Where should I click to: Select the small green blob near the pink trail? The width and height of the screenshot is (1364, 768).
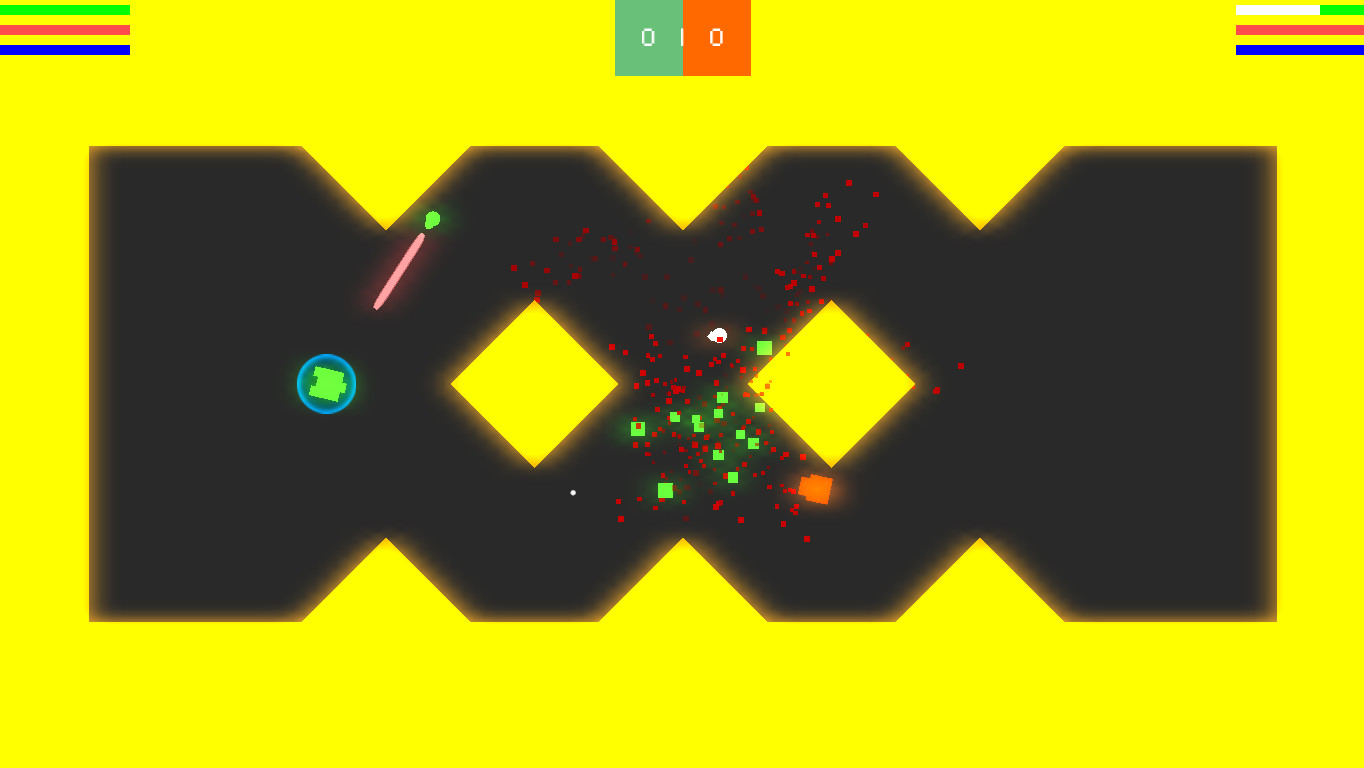click(432, 220)
